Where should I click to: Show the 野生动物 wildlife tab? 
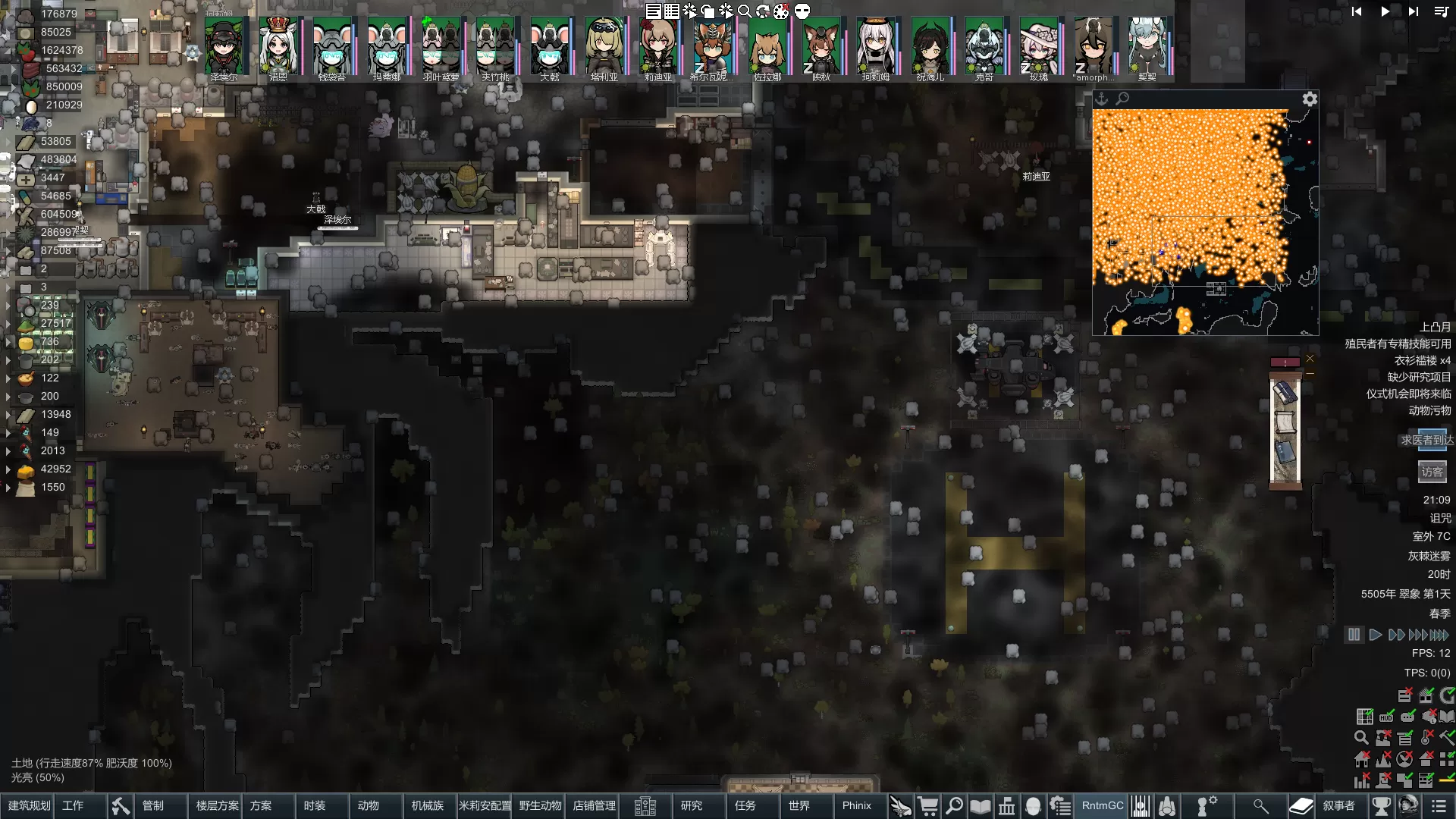540,805
